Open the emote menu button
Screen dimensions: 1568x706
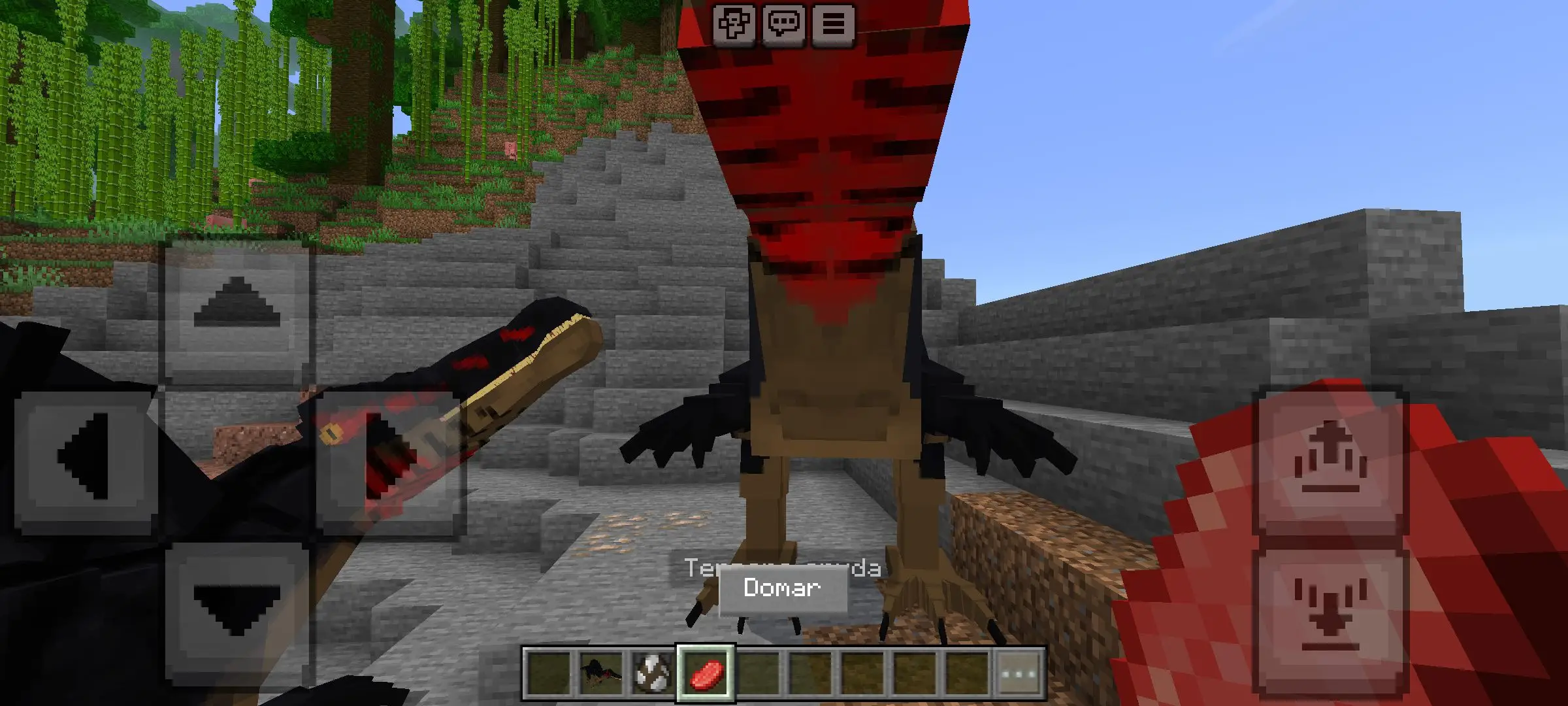tap(734, 25)
